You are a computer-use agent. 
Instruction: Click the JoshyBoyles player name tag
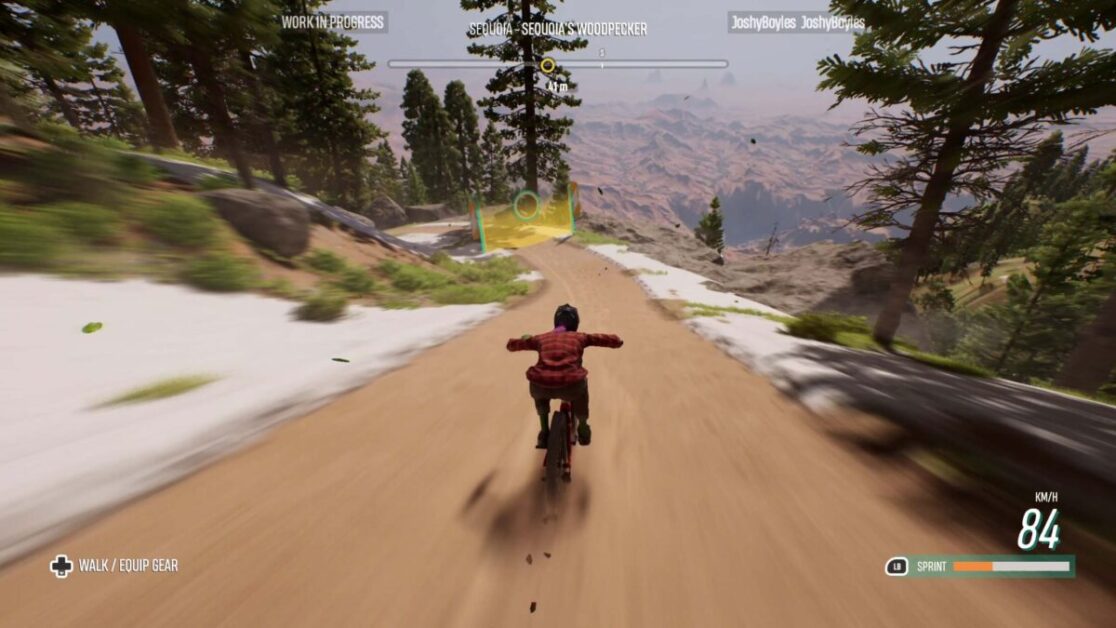click(797, 22)
